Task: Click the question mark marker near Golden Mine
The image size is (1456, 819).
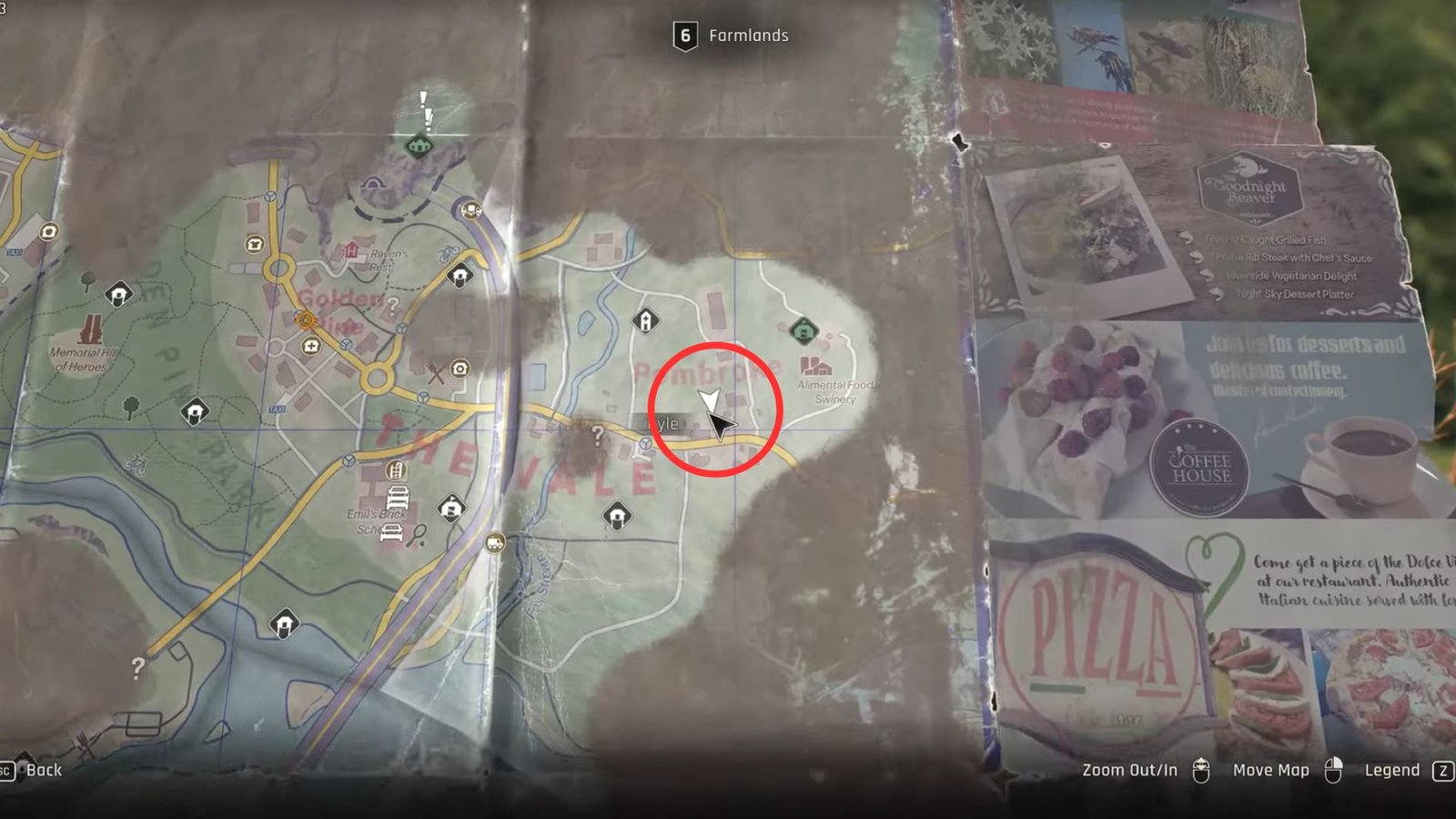Action: [x=392, y=304]
